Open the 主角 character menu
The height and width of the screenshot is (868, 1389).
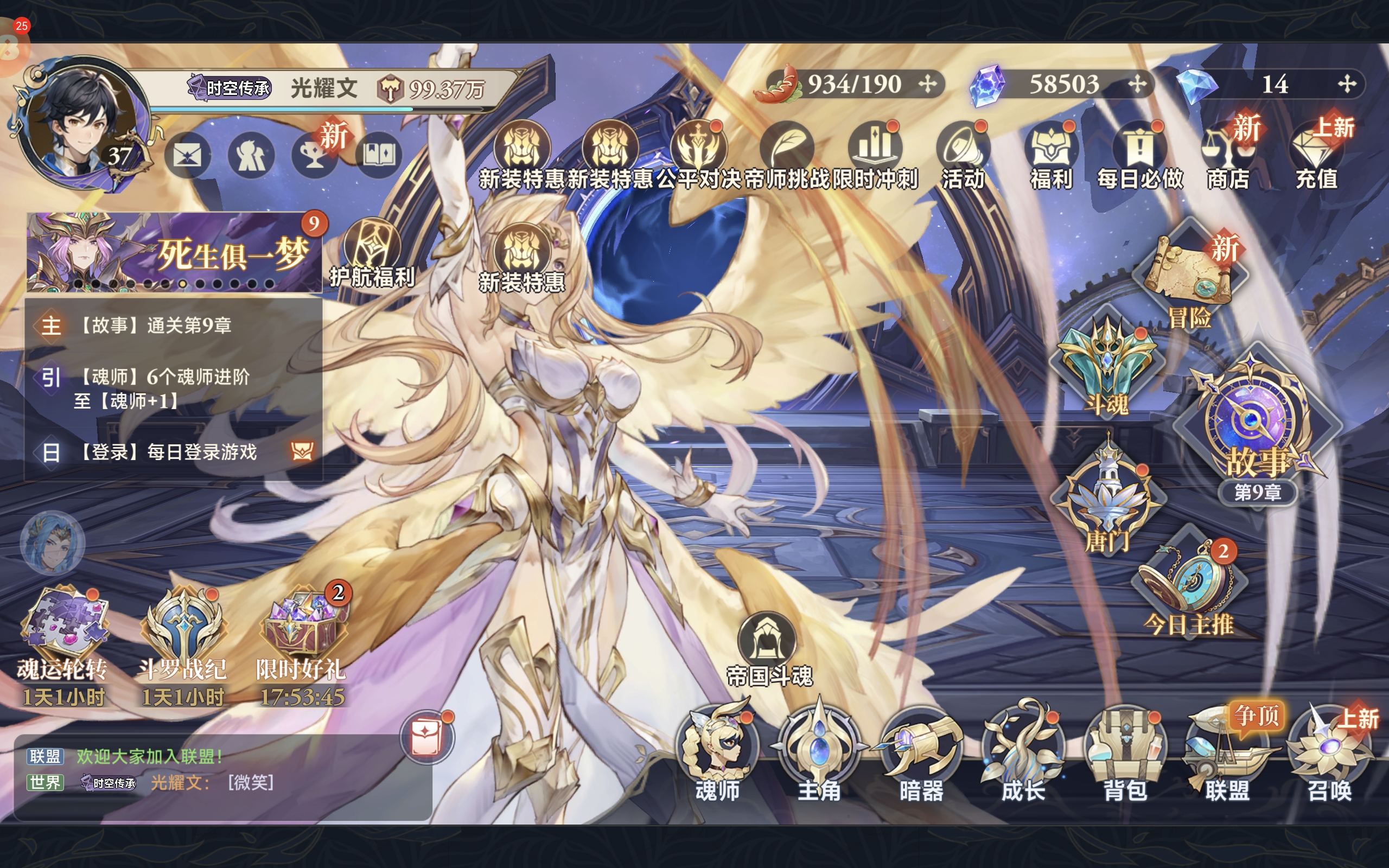click(819, 753)
